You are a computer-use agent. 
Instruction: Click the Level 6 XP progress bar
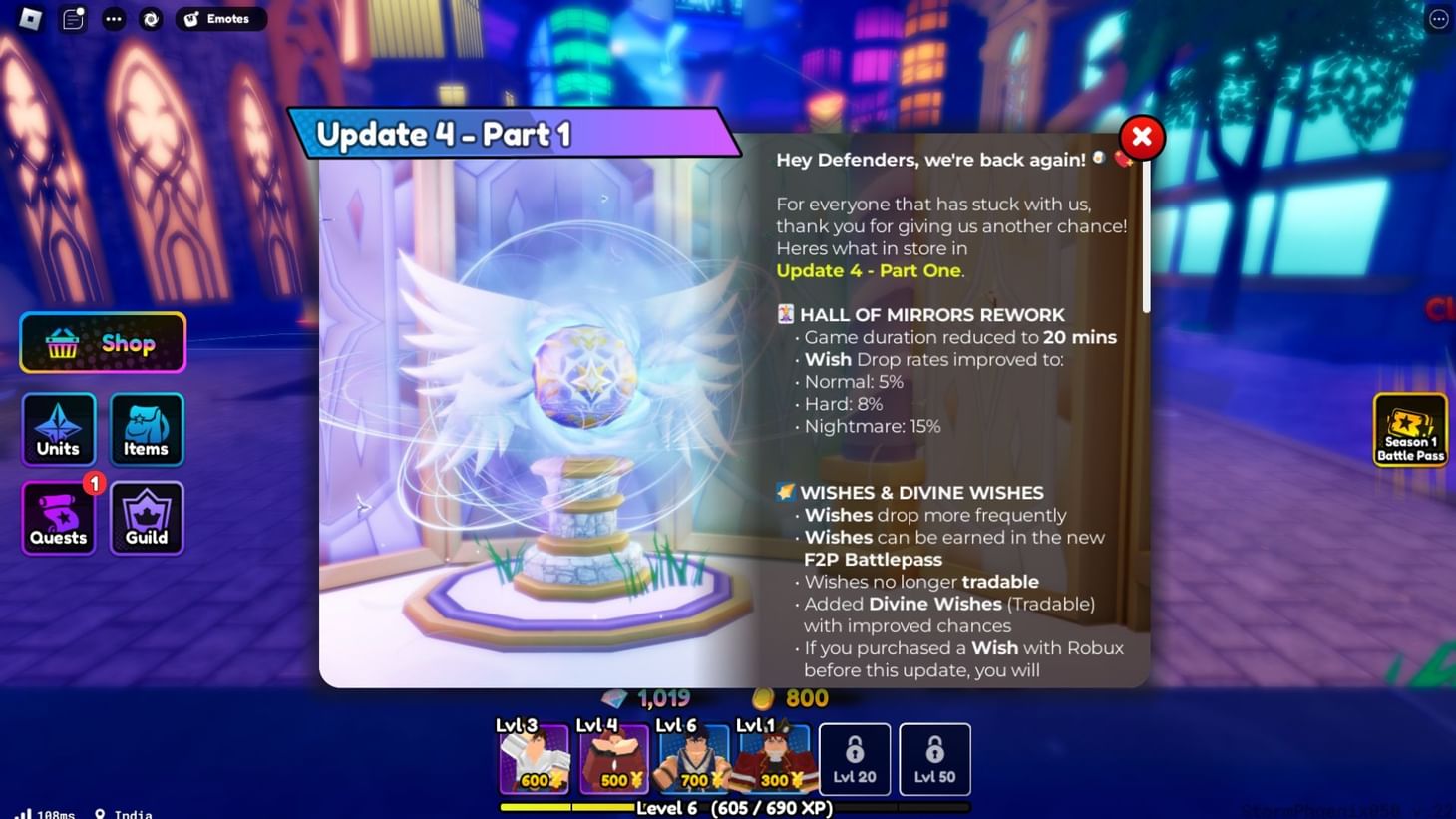[x=735, y=807]
